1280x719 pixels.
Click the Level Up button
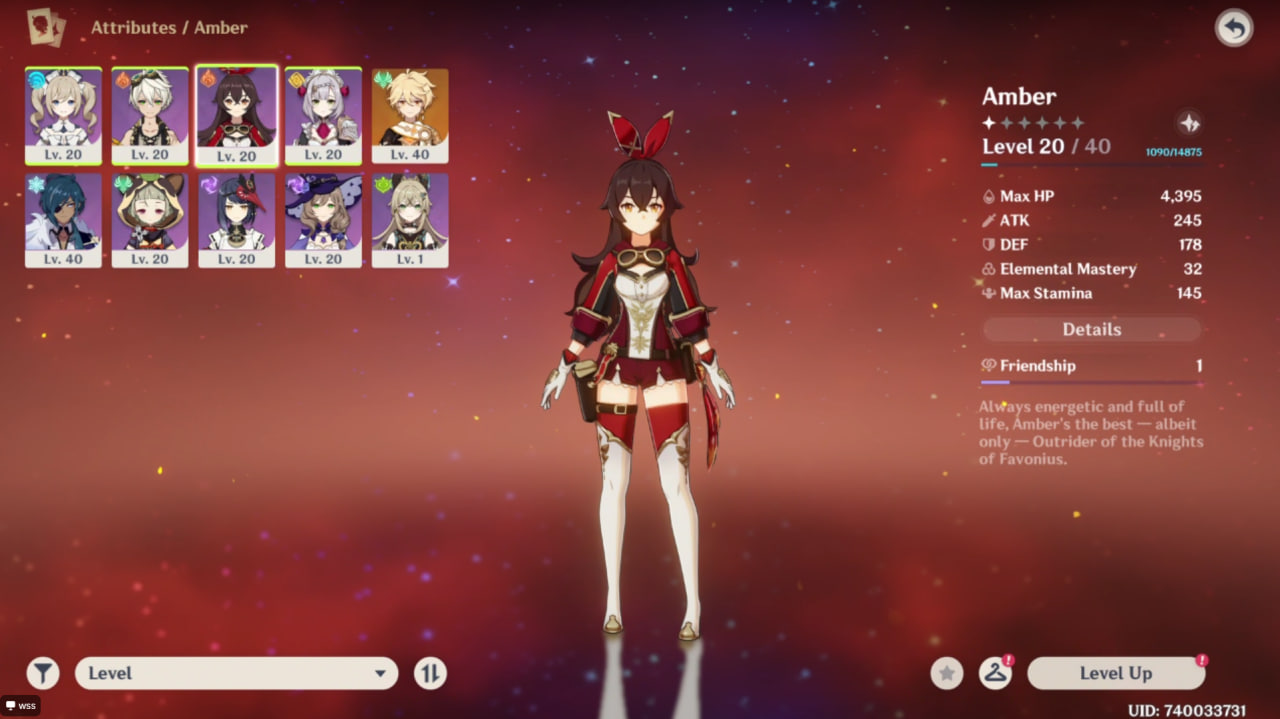pos(1115,674)
